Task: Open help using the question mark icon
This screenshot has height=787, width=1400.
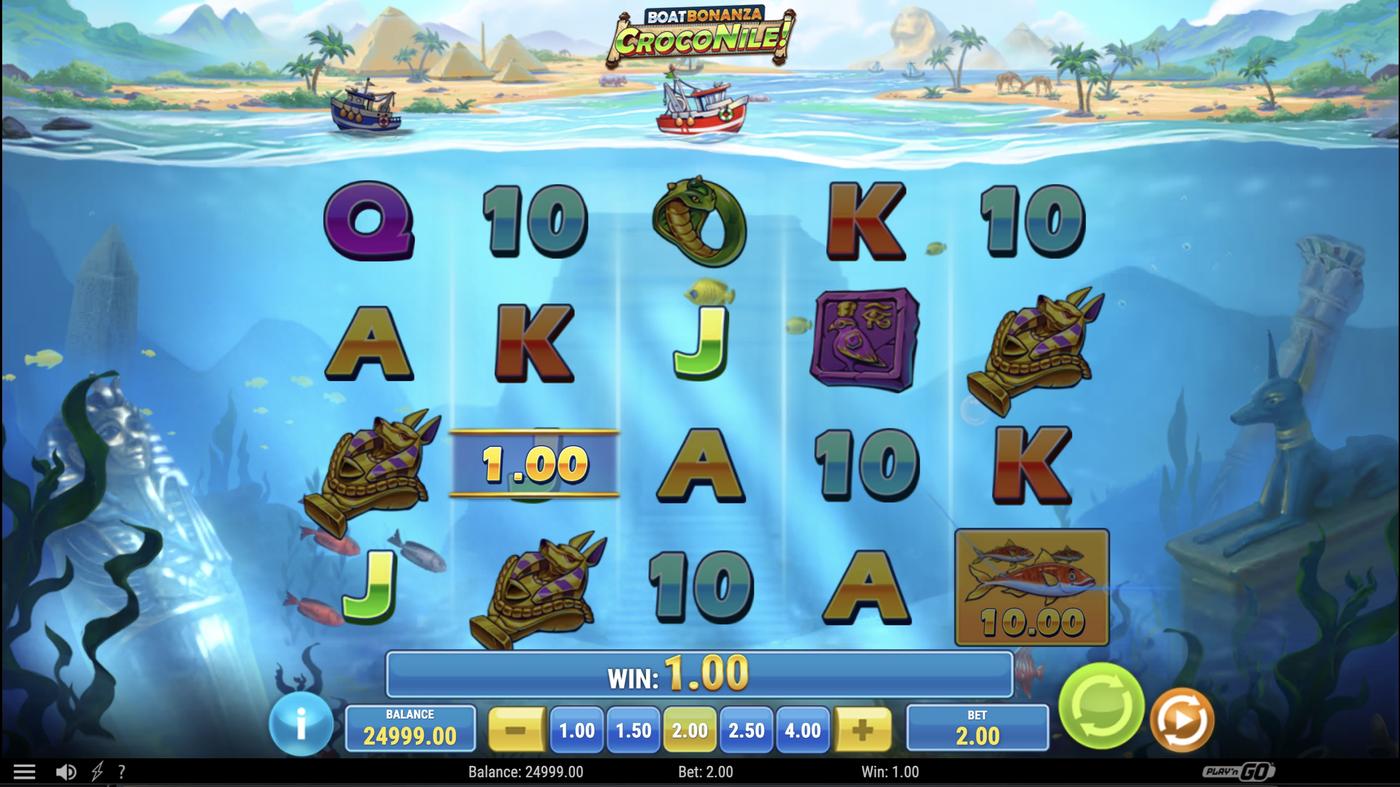Action: click(122, 771)
